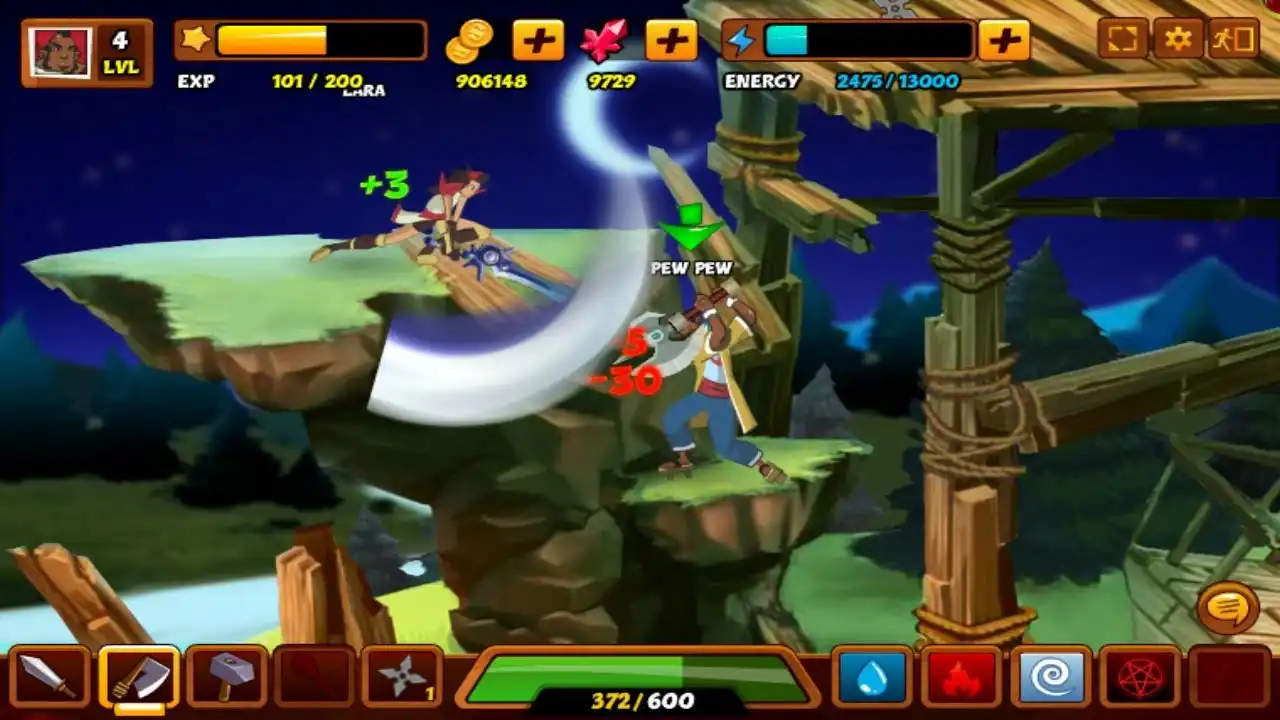Open the chat speech bubble
Image resolution: width=1280 pixels, height=720 pixels.
(x=1228, y=606)
